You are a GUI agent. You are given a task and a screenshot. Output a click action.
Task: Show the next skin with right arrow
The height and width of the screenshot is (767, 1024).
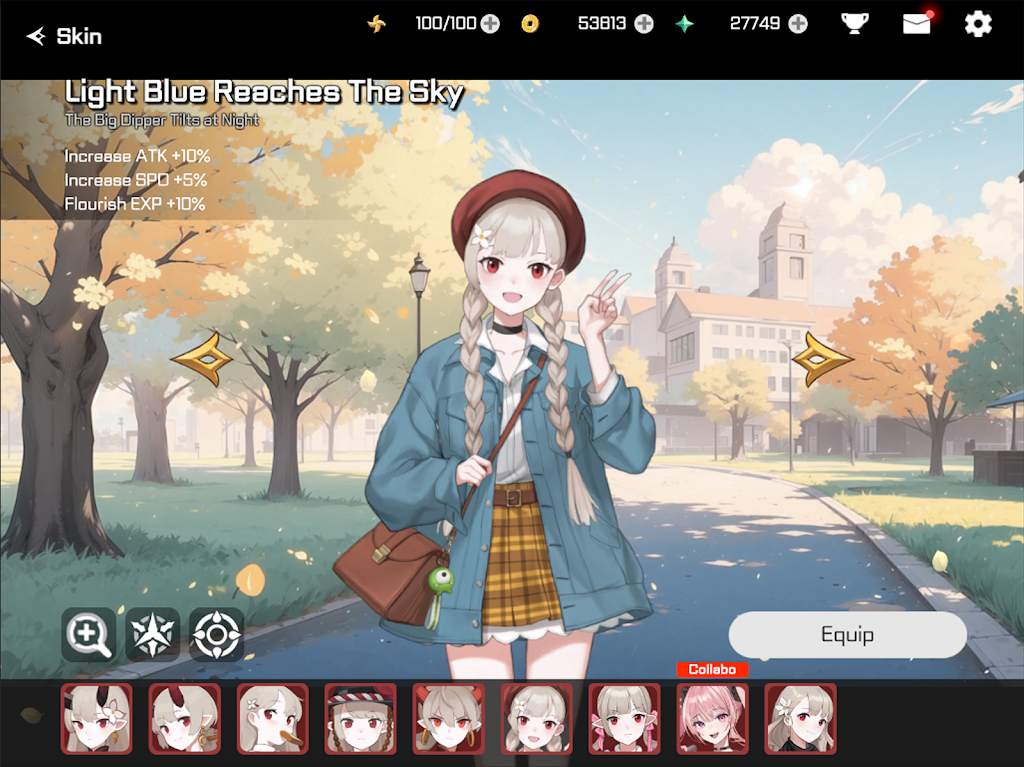[822, 359]
